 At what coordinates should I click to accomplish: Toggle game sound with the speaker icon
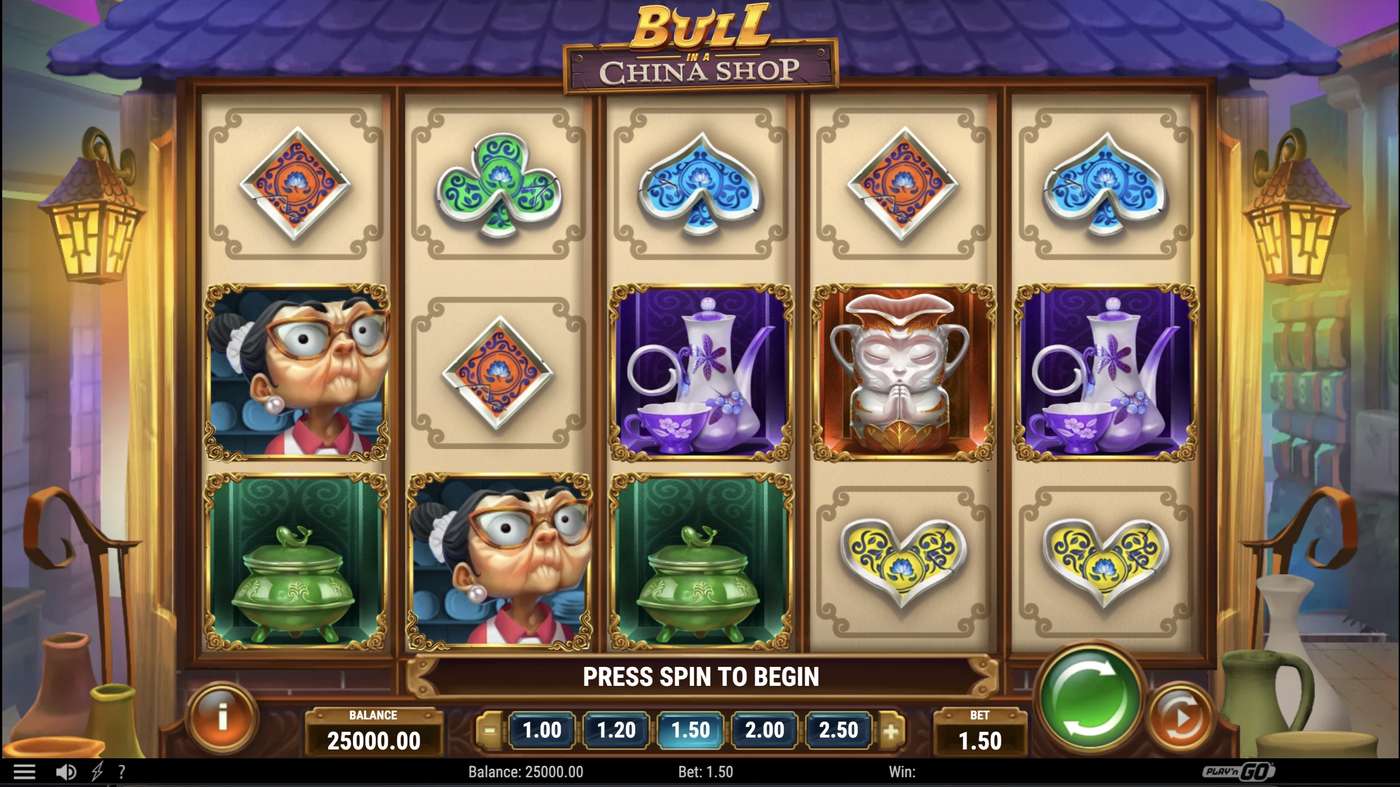click(x=64, y=771)
